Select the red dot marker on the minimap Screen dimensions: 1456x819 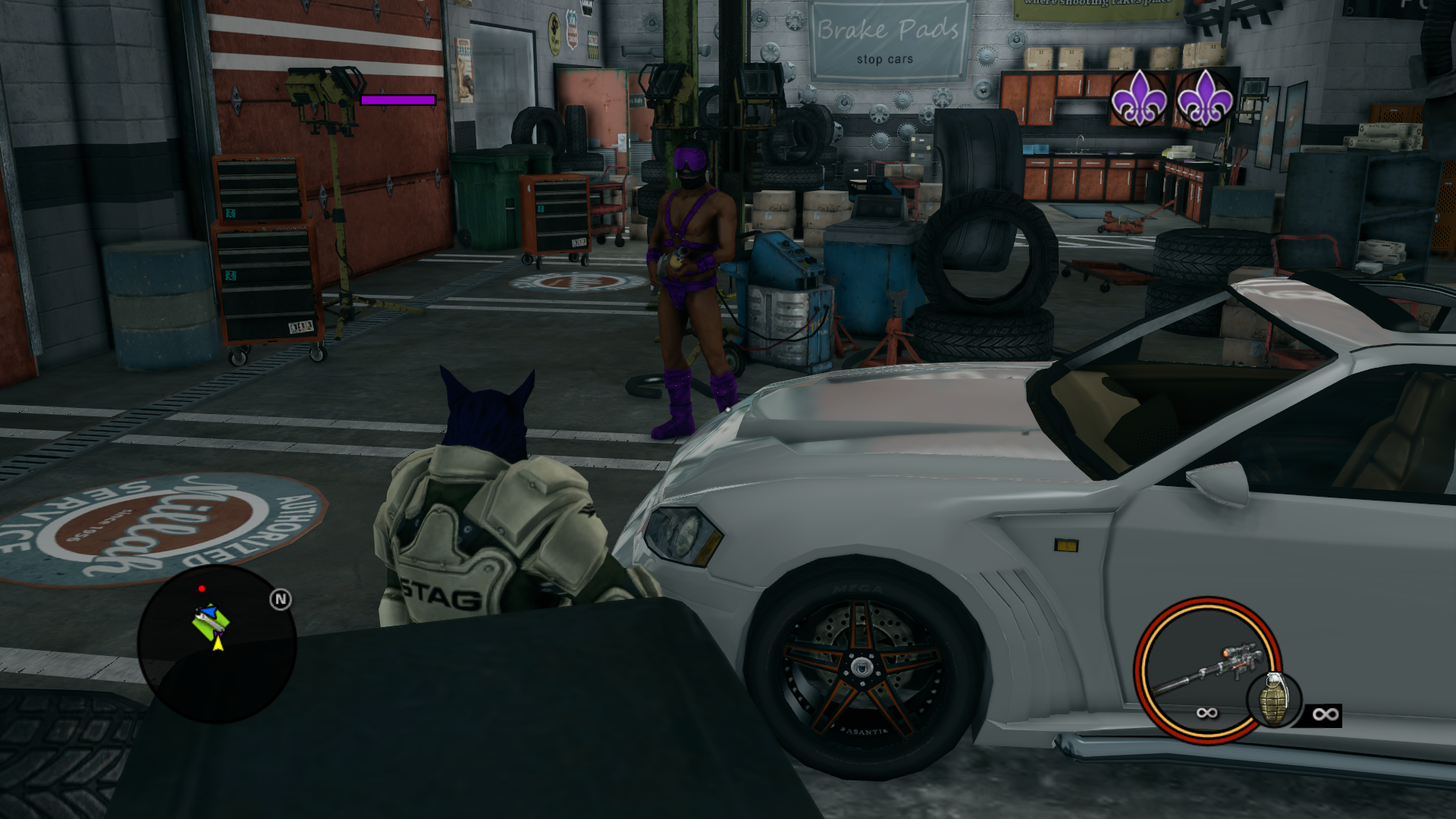pyautogui.click(x=202, y=588)
